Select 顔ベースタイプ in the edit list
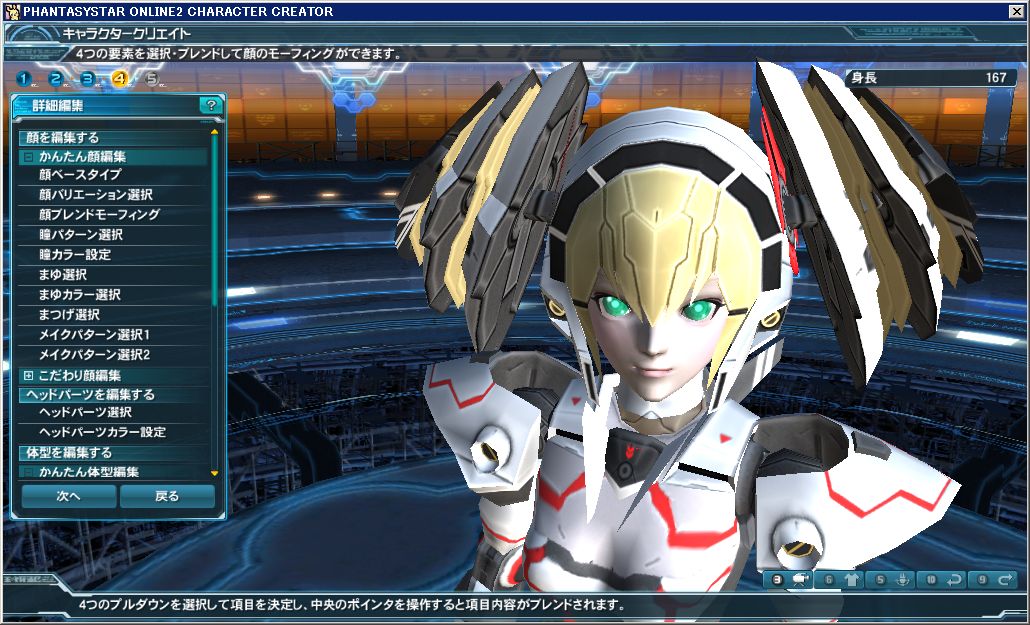The width and height of the screenshot is (1030, 625). click(80, 175)
